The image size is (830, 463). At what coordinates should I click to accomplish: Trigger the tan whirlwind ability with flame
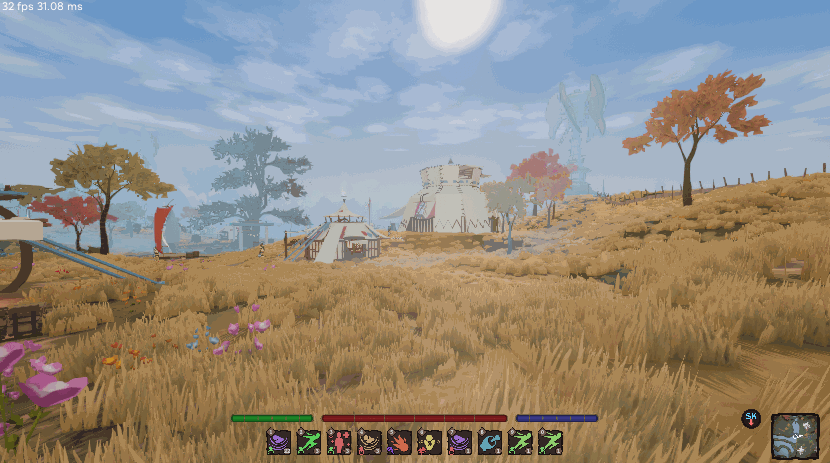click(370, 441)
